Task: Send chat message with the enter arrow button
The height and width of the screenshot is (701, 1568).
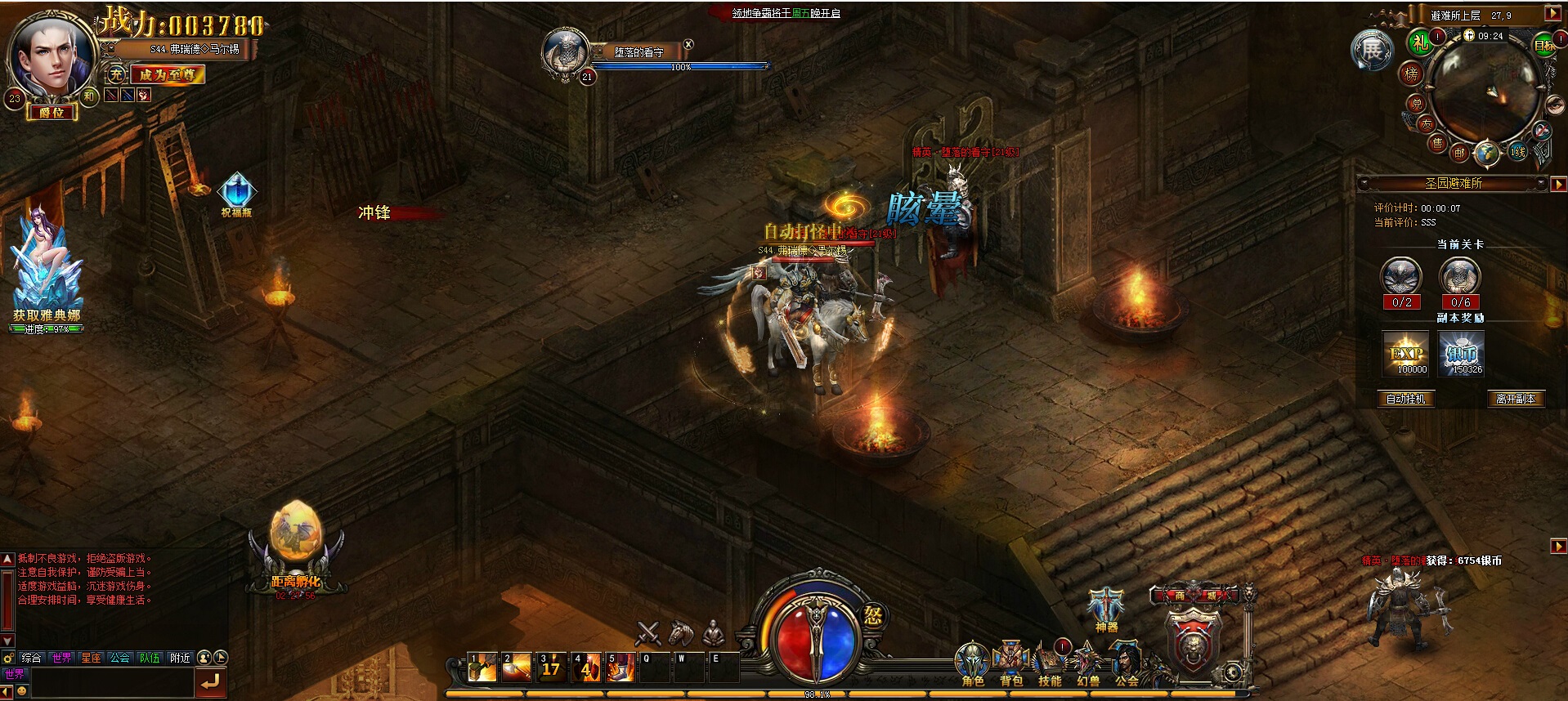Action: point(211,681)
